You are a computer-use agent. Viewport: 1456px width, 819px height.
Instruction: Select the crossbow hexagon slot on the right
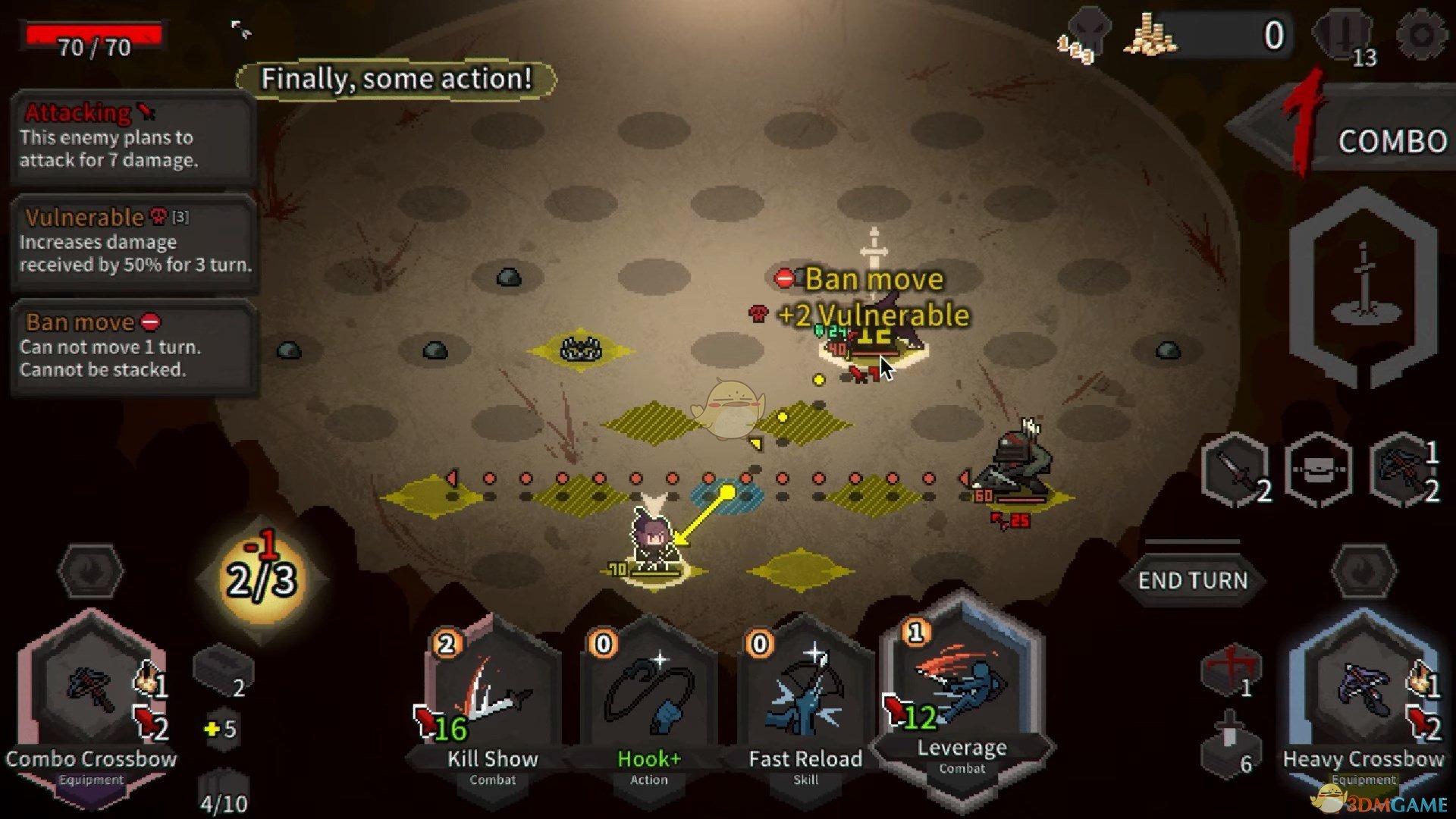[1404, 470]
